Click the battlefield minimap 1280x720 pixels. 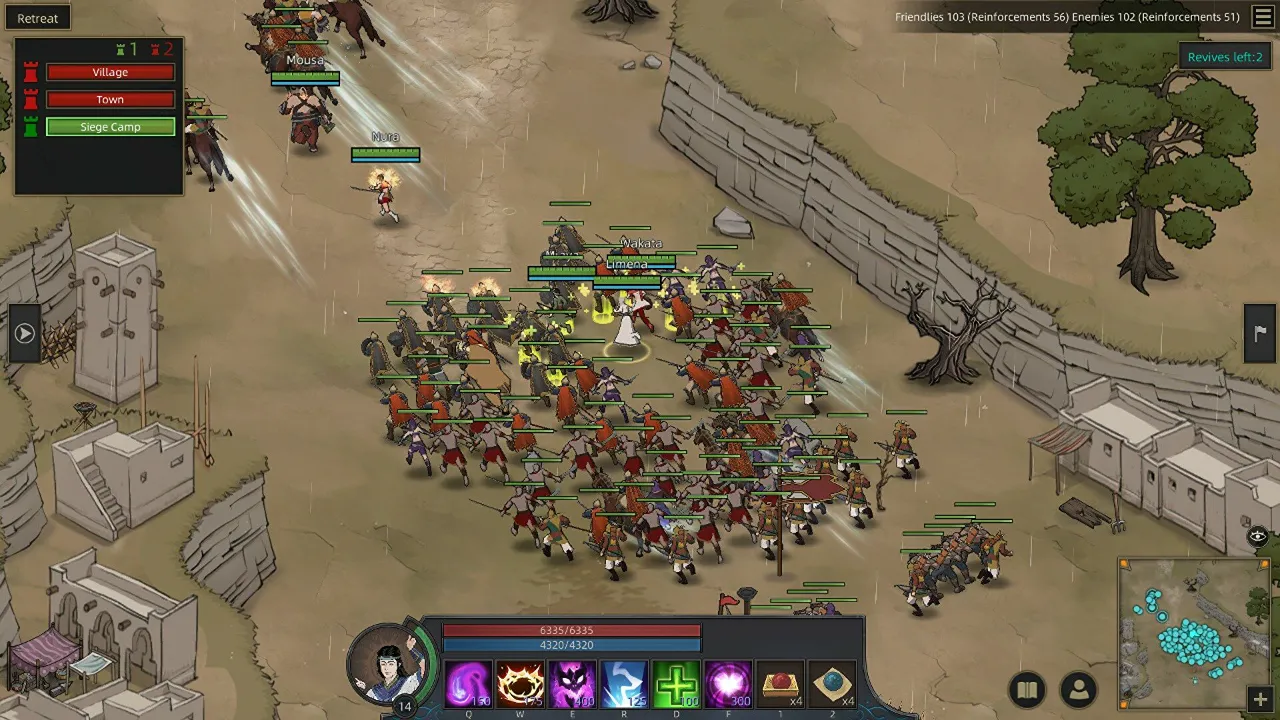click(1193, 632)
